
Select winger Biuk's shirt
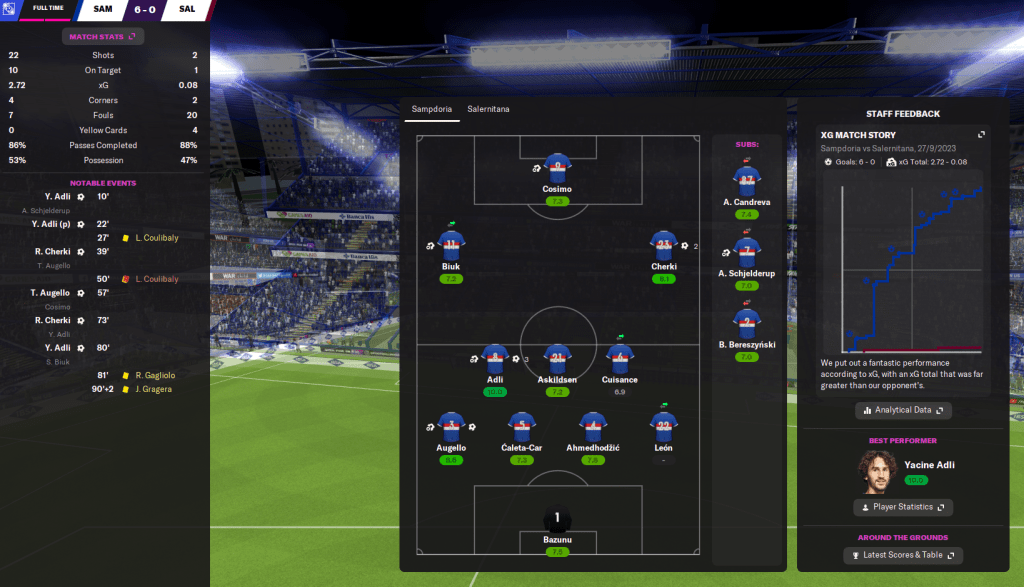pos(451,246)
